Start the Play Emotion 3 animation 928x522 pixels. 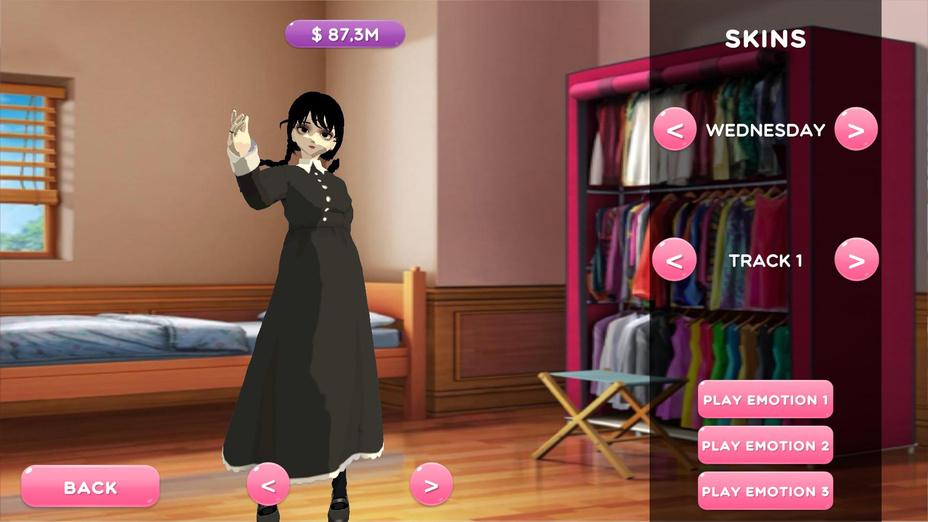click(x=765, y=491)
